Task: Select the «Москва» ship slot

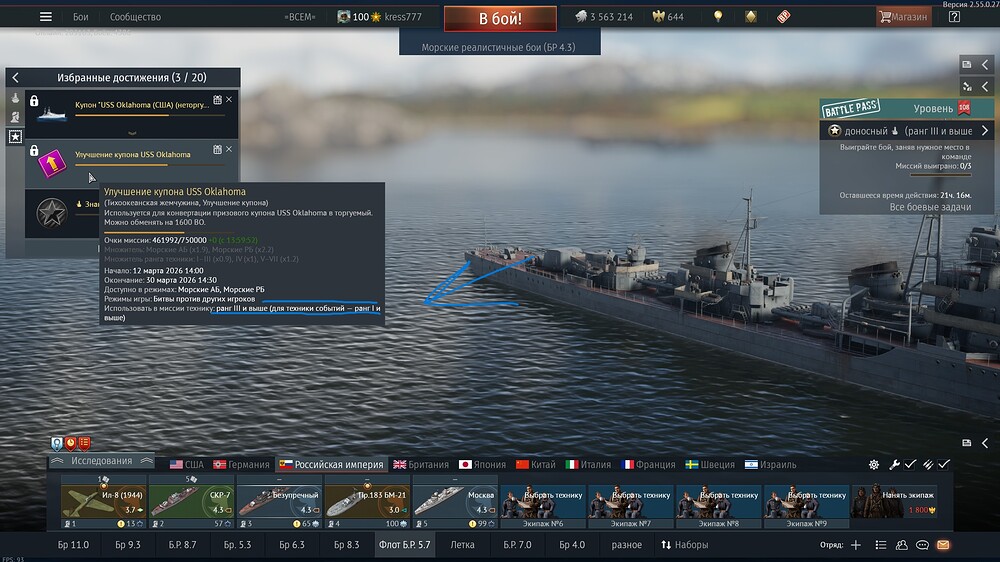Action: point(455,502)
